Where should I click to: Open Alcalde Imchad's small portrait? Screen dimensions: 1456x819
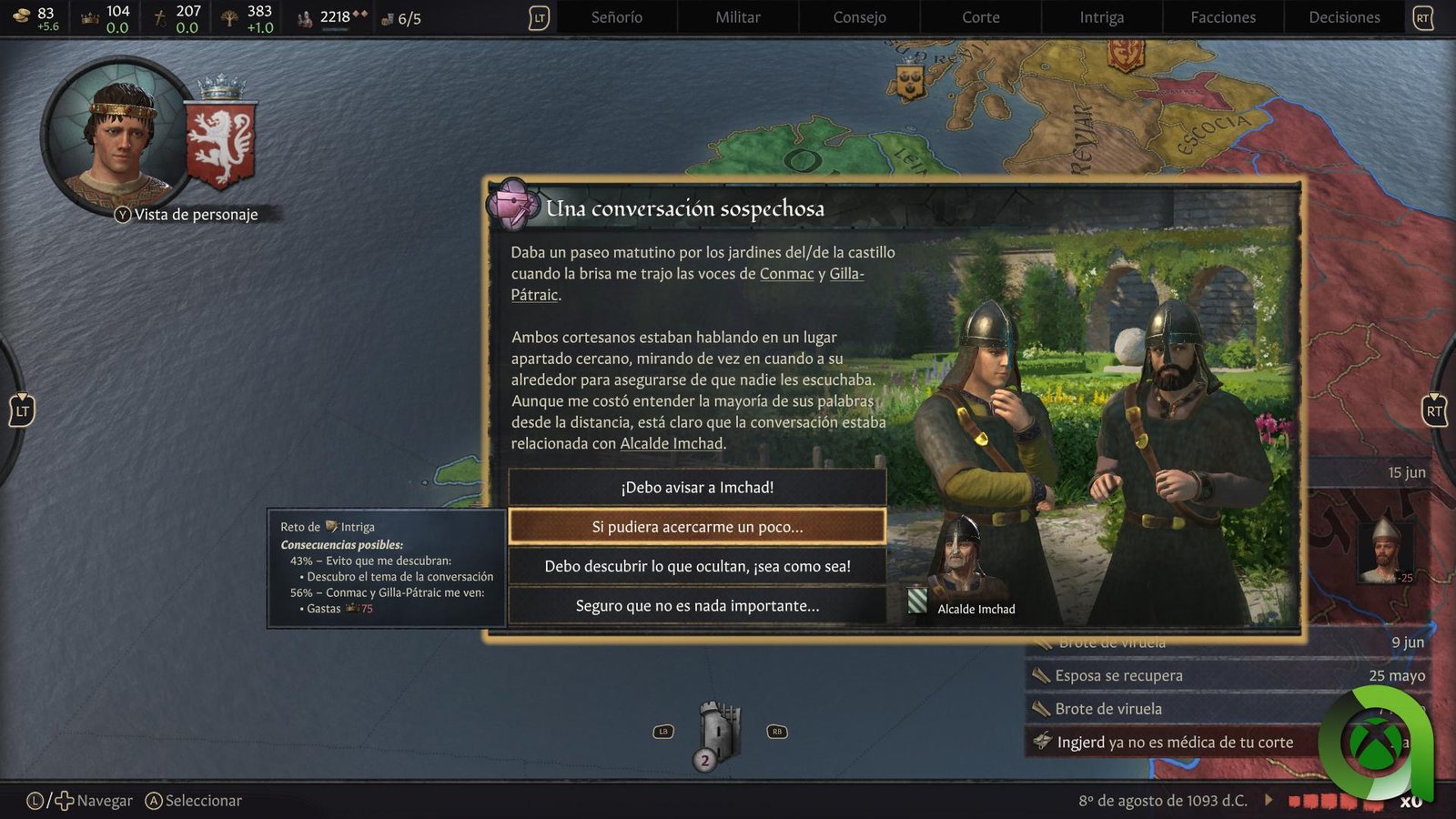pos(960,555)
